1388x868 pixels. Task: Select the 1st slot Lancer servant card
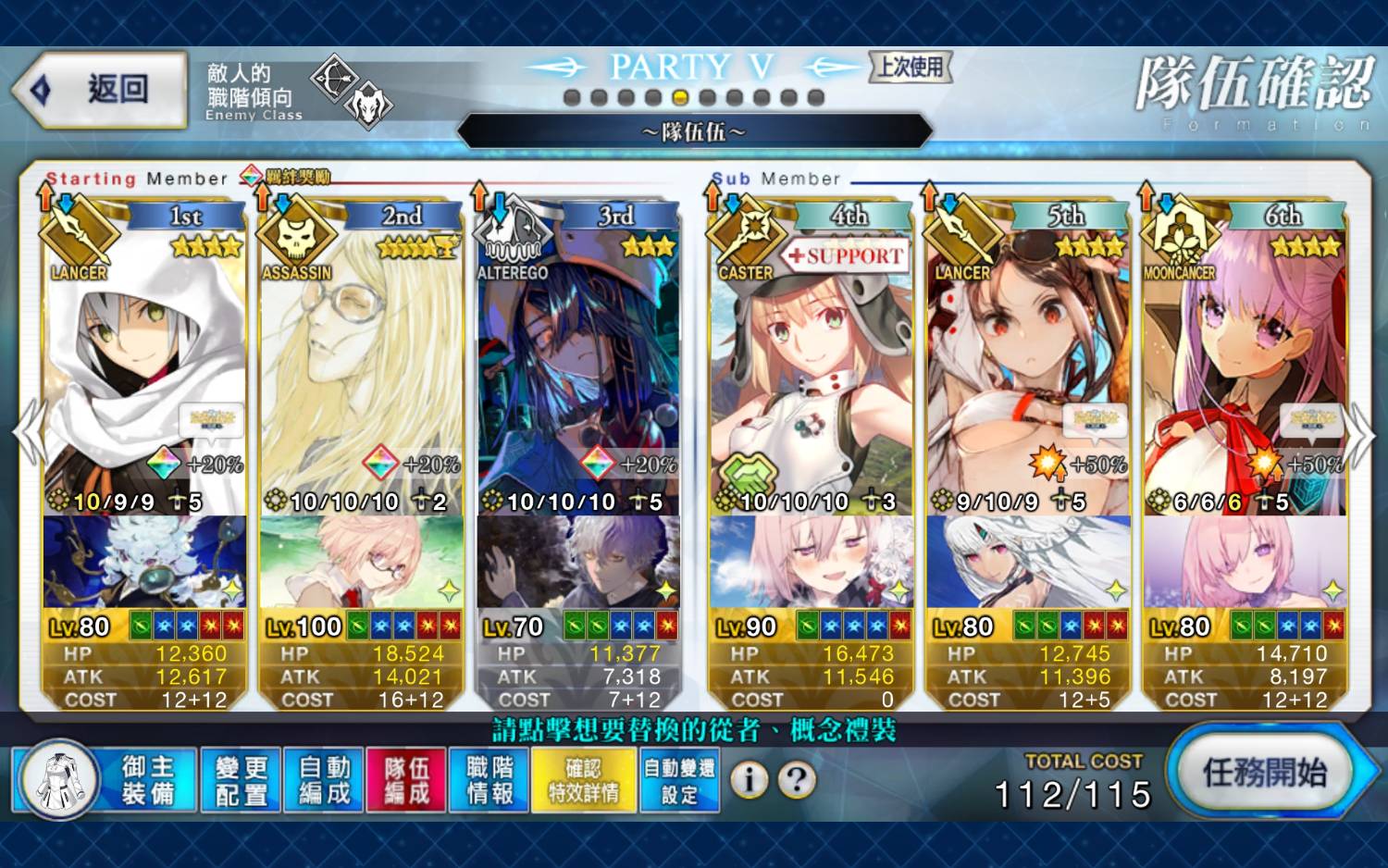(144, 370)
